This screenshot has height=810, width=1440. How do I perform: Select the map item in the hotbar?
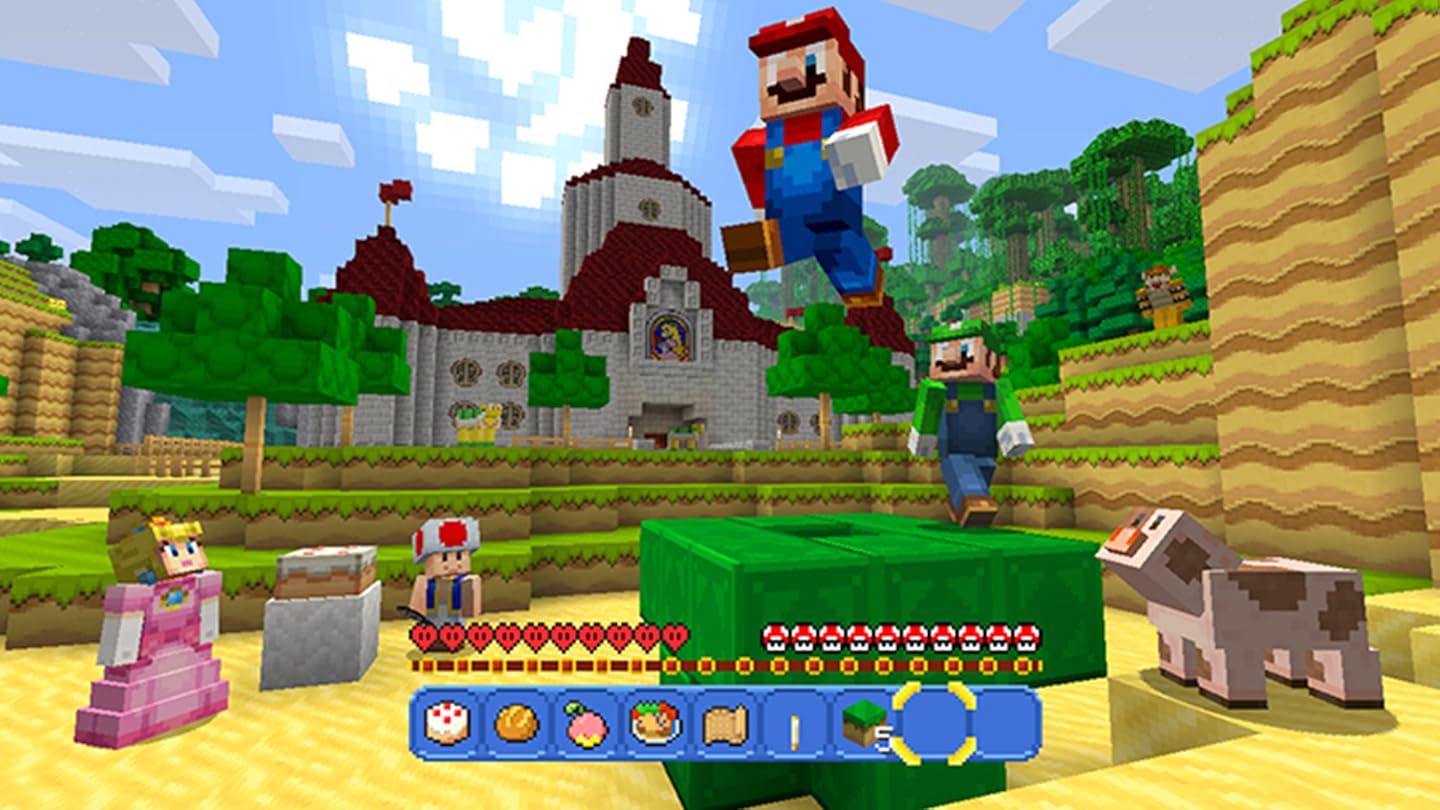point(725,726)
